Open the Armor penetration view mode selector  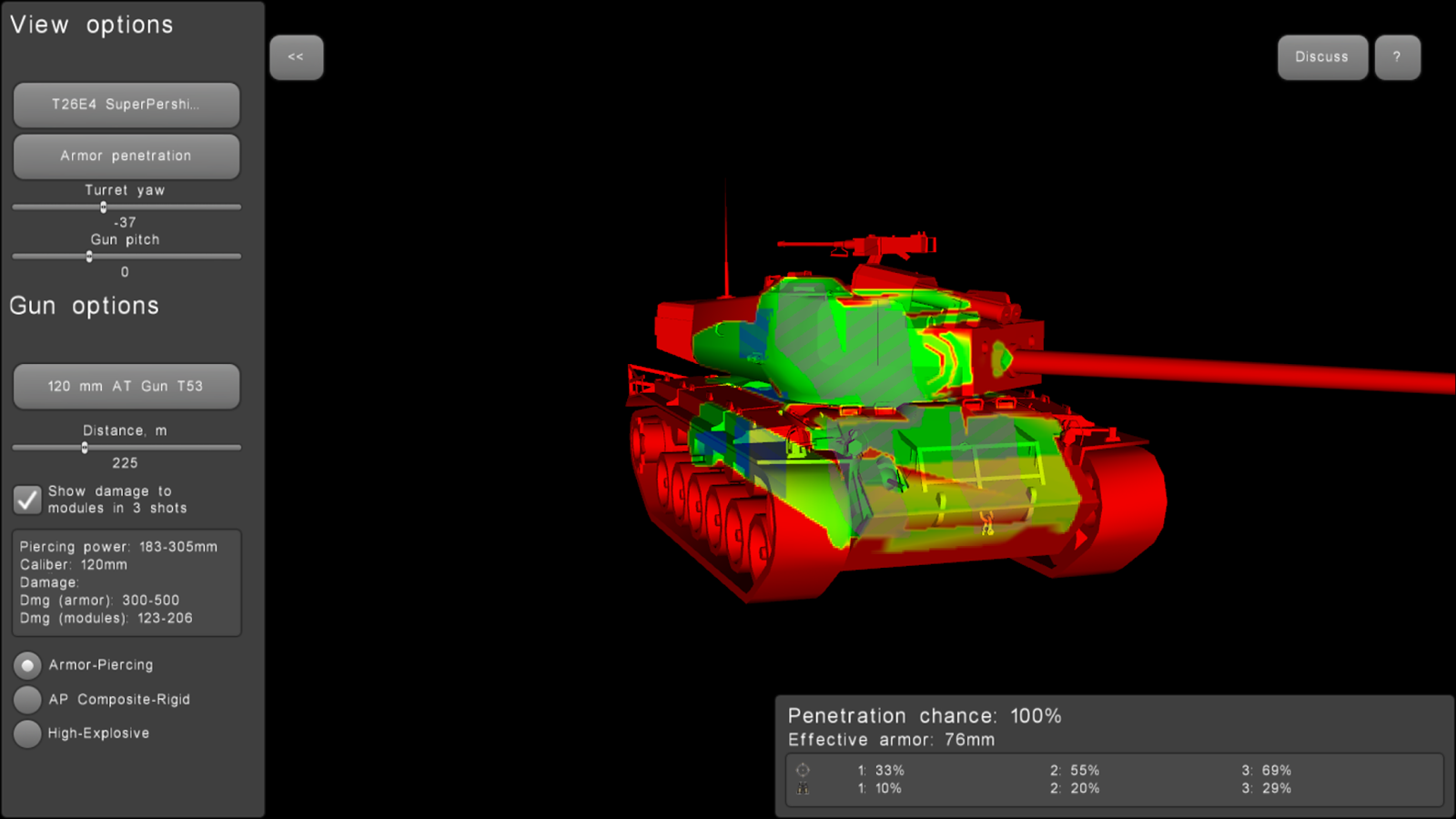[126, 156]
